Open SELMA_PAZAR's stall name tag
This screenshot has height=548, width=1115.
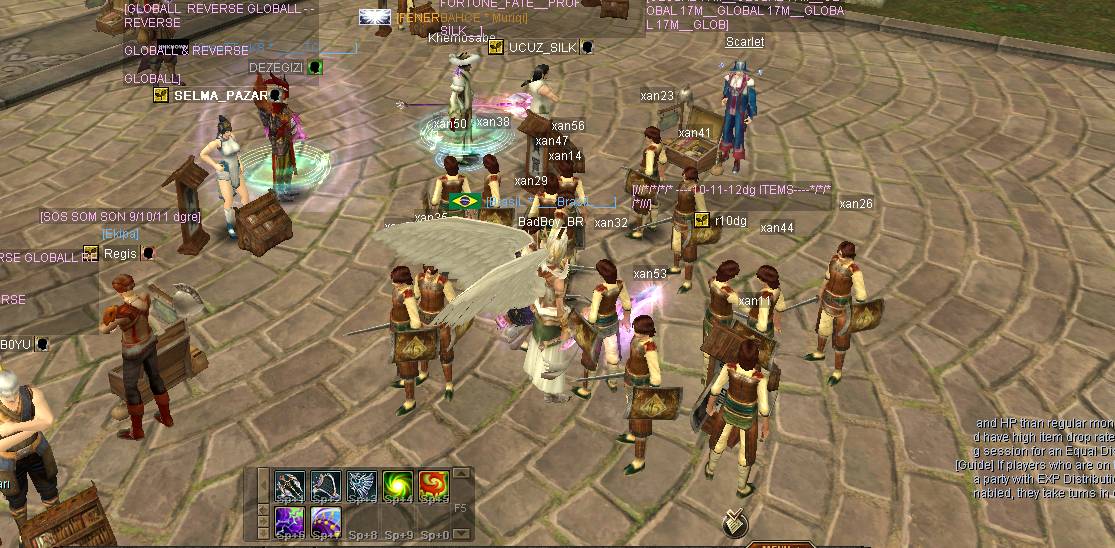(x=220, y=95)
